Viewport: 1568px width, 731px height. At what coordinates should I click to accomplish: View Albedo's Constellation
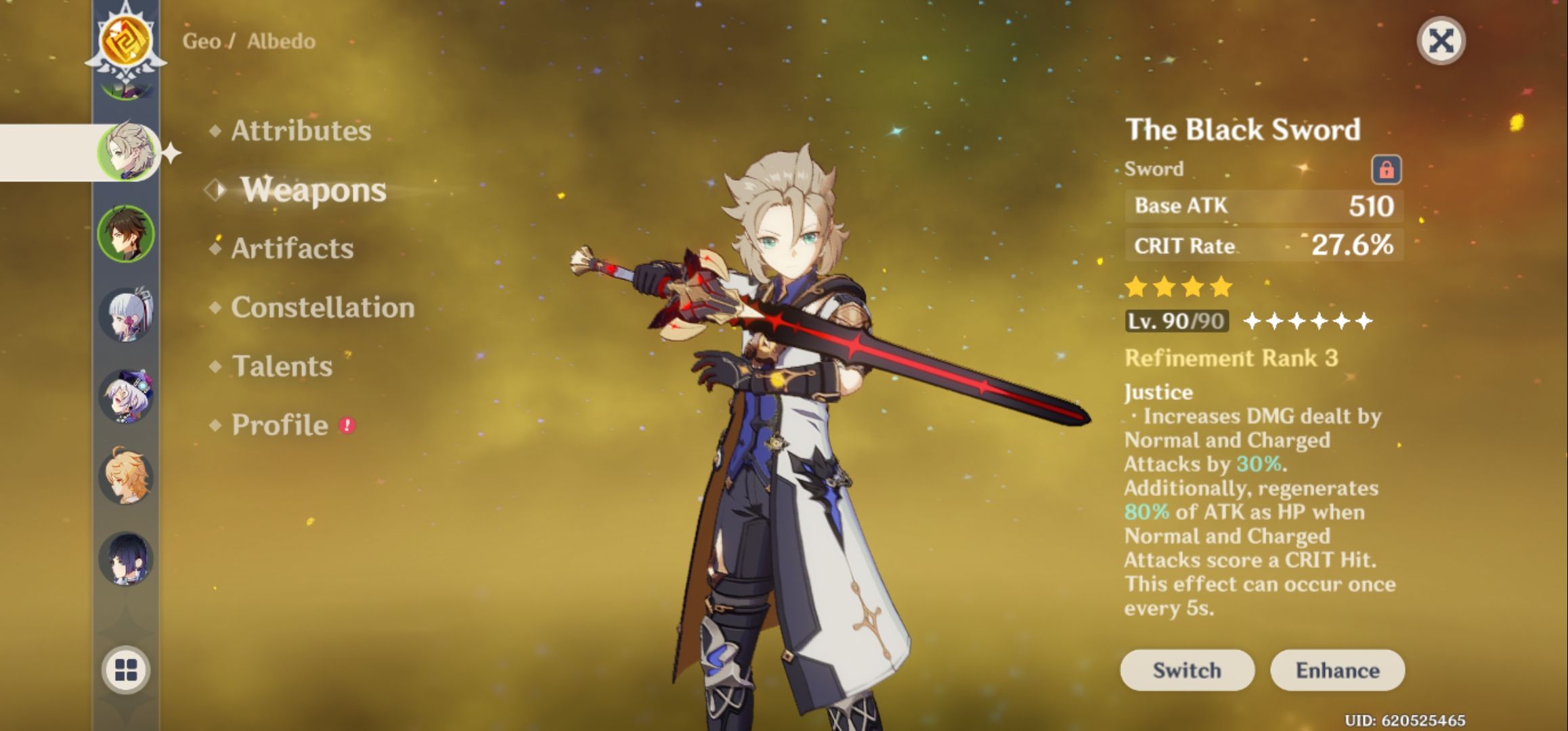tap(322, 307)
